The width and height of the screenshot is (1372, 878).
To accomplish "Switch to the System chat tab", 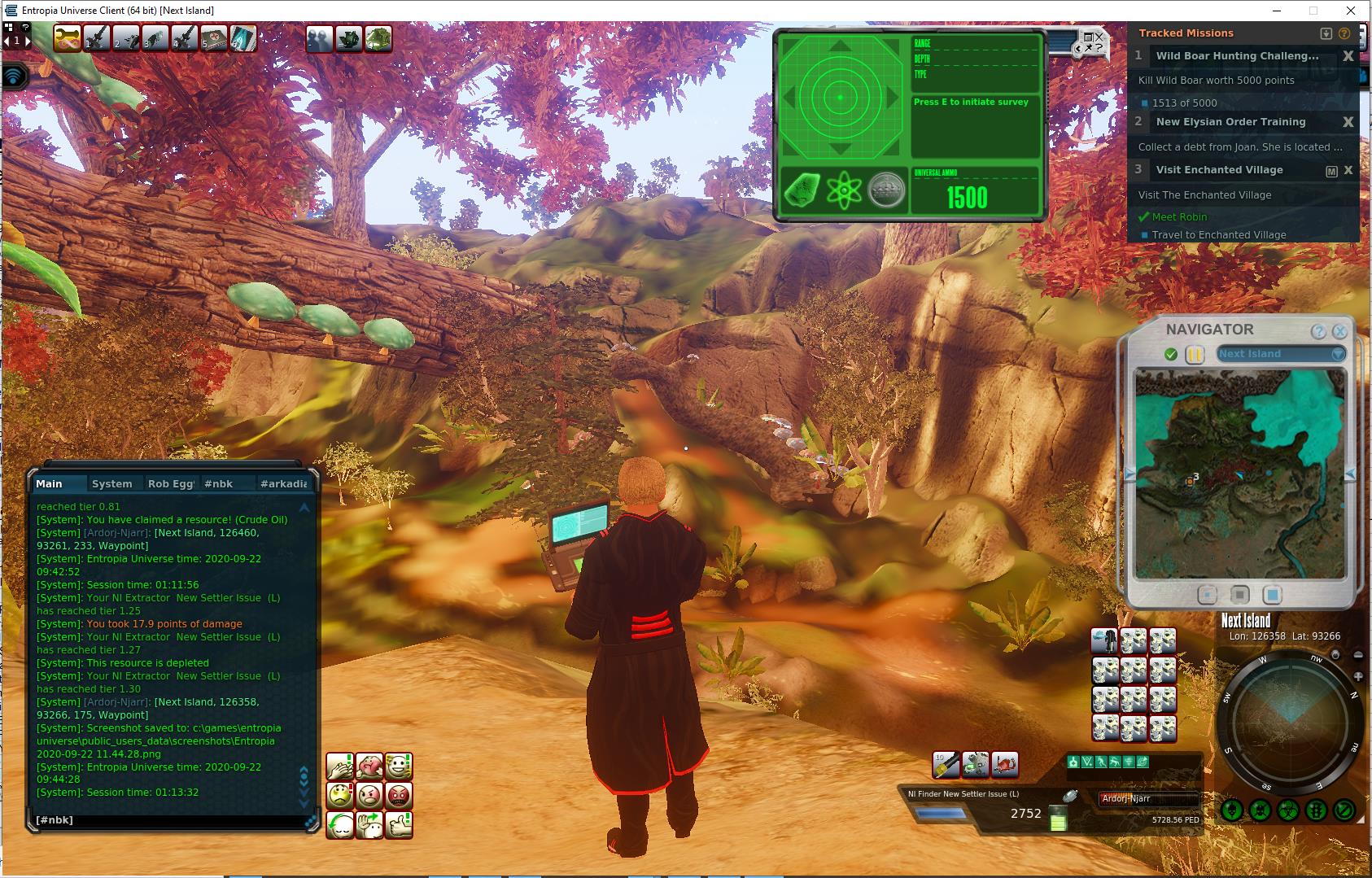I will click(x=112, y=483).
